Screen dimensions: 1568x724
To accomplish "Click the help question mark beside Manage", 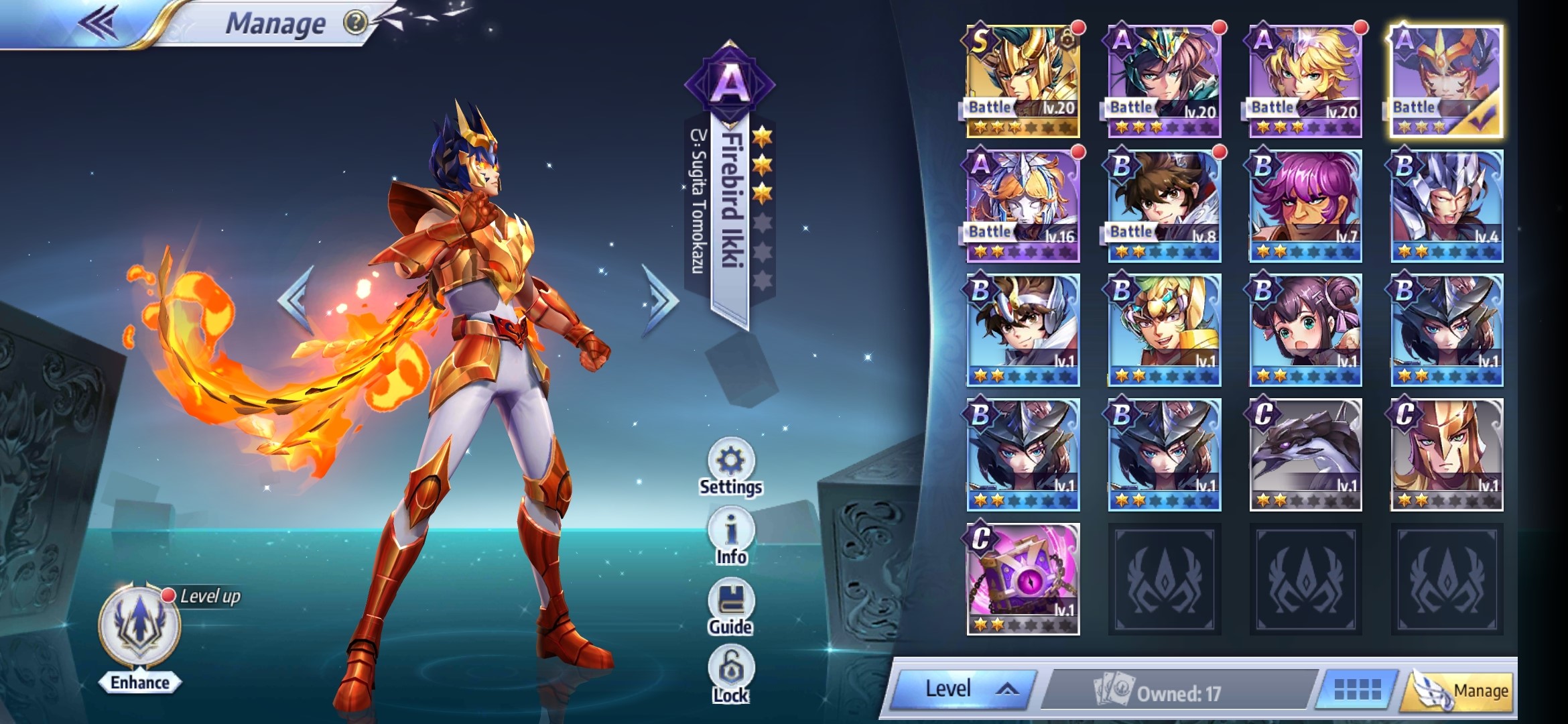I will point(355,23).
